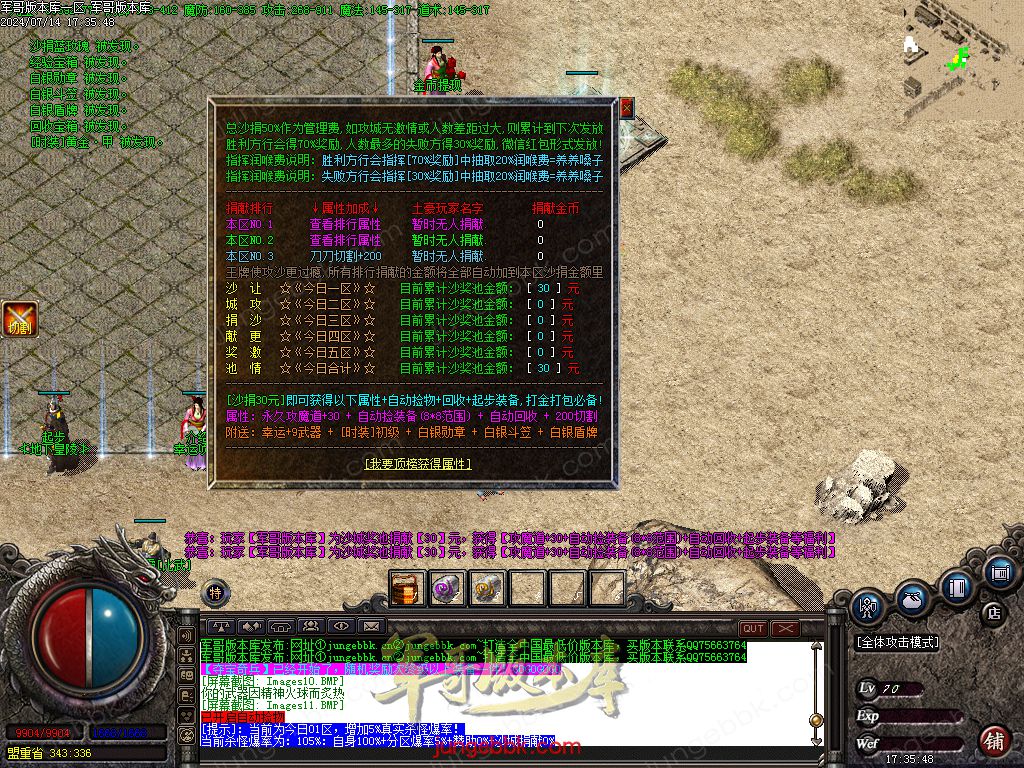The width and height of the screenshot is (1024, 768).
Task: Open the inventory bag
Action: tap(912, 598)
